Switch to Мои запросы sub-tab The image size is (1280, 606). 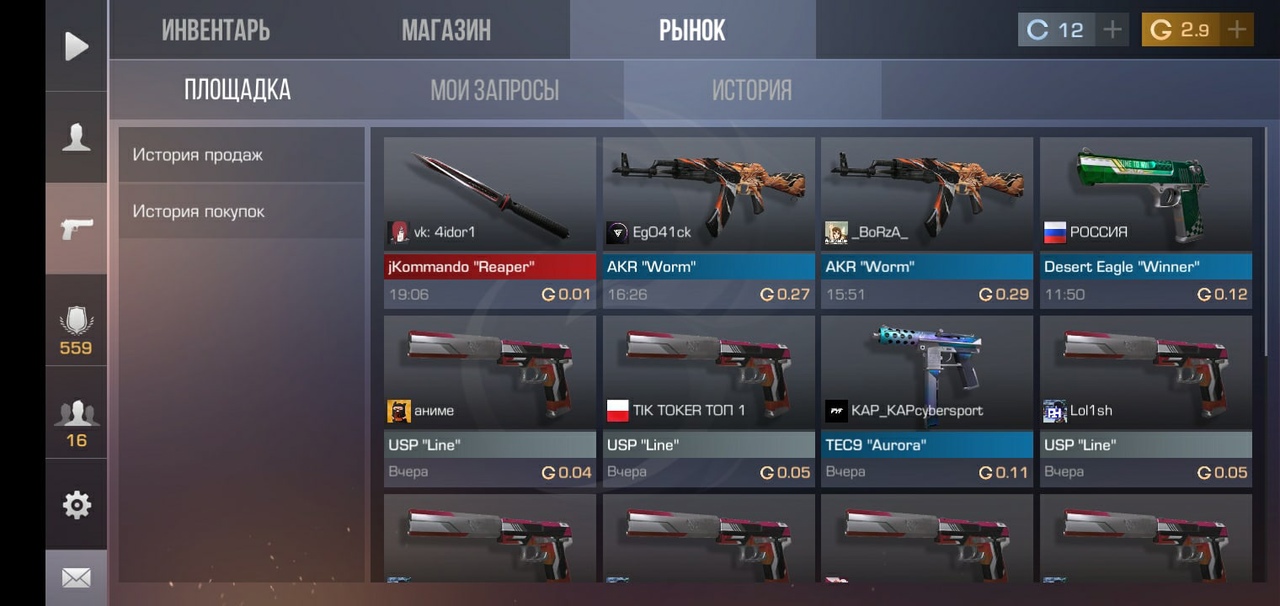(494, 90)
